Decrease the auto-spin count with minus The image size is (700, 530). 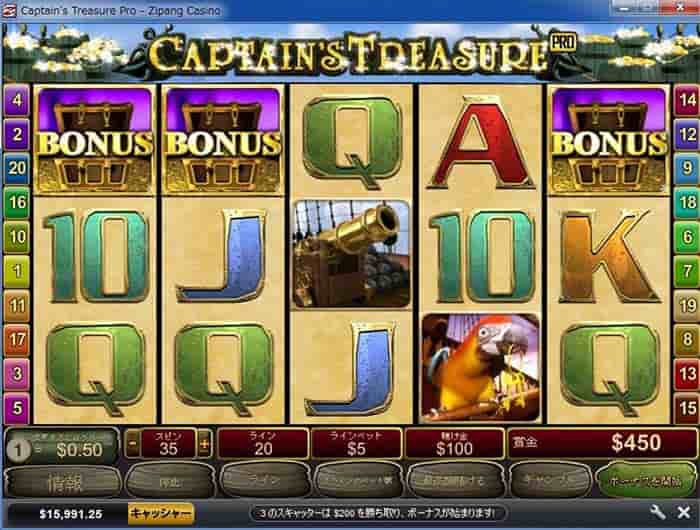point(134,442)
